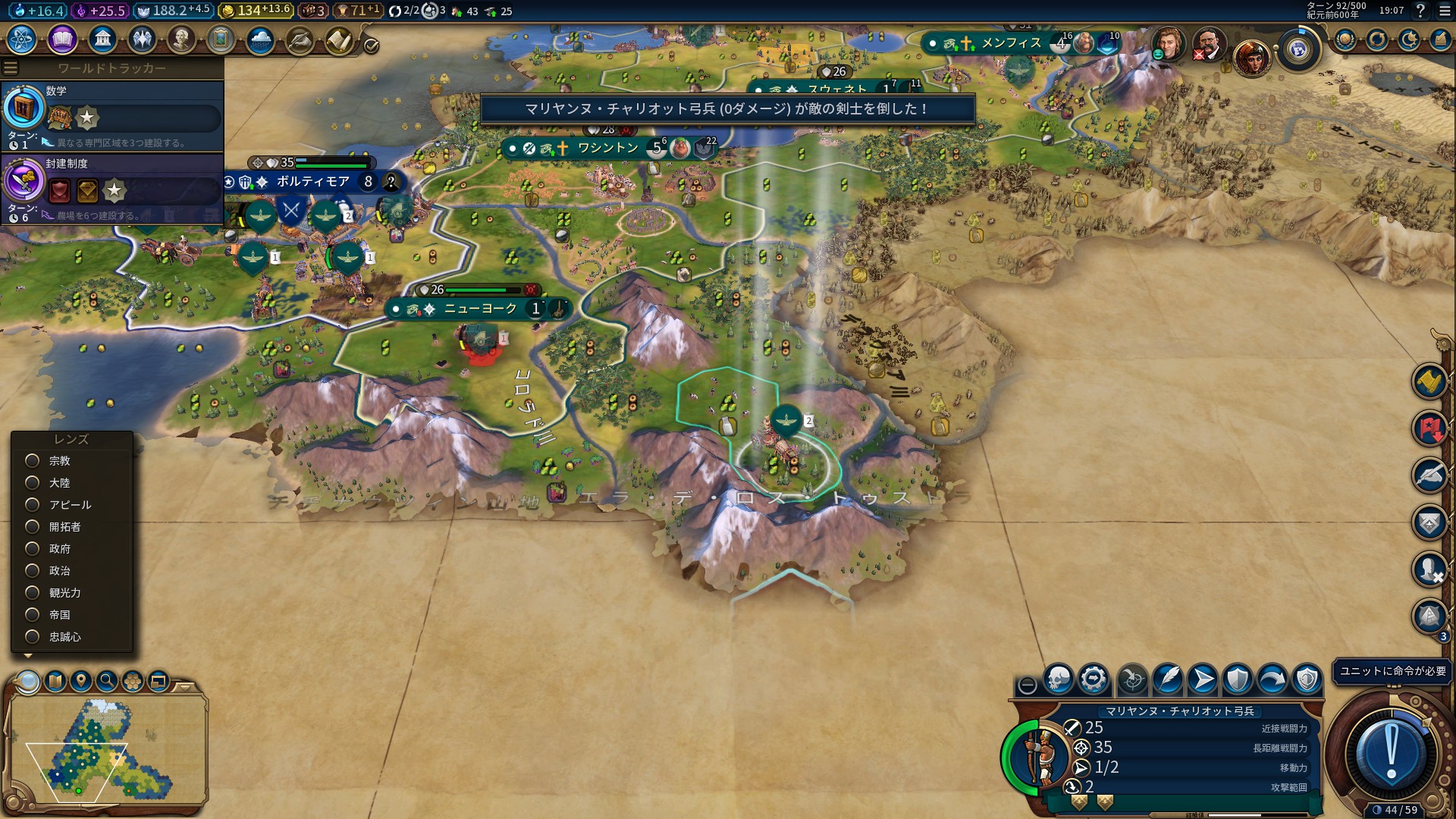The height and width of the screenshot is (819, 1456).
Task: Open the climate rain cloud icon
Action: click(x=260, y=39)
